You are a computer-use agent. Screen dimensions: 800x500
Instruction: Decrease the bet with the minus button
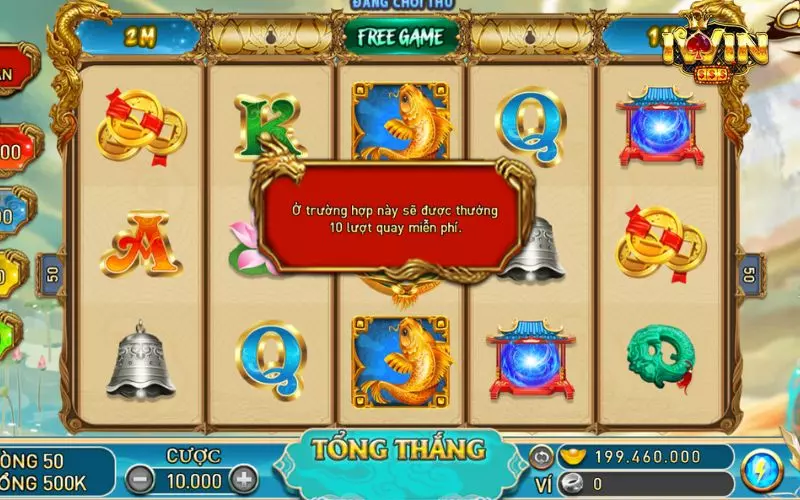pos(143,479)
